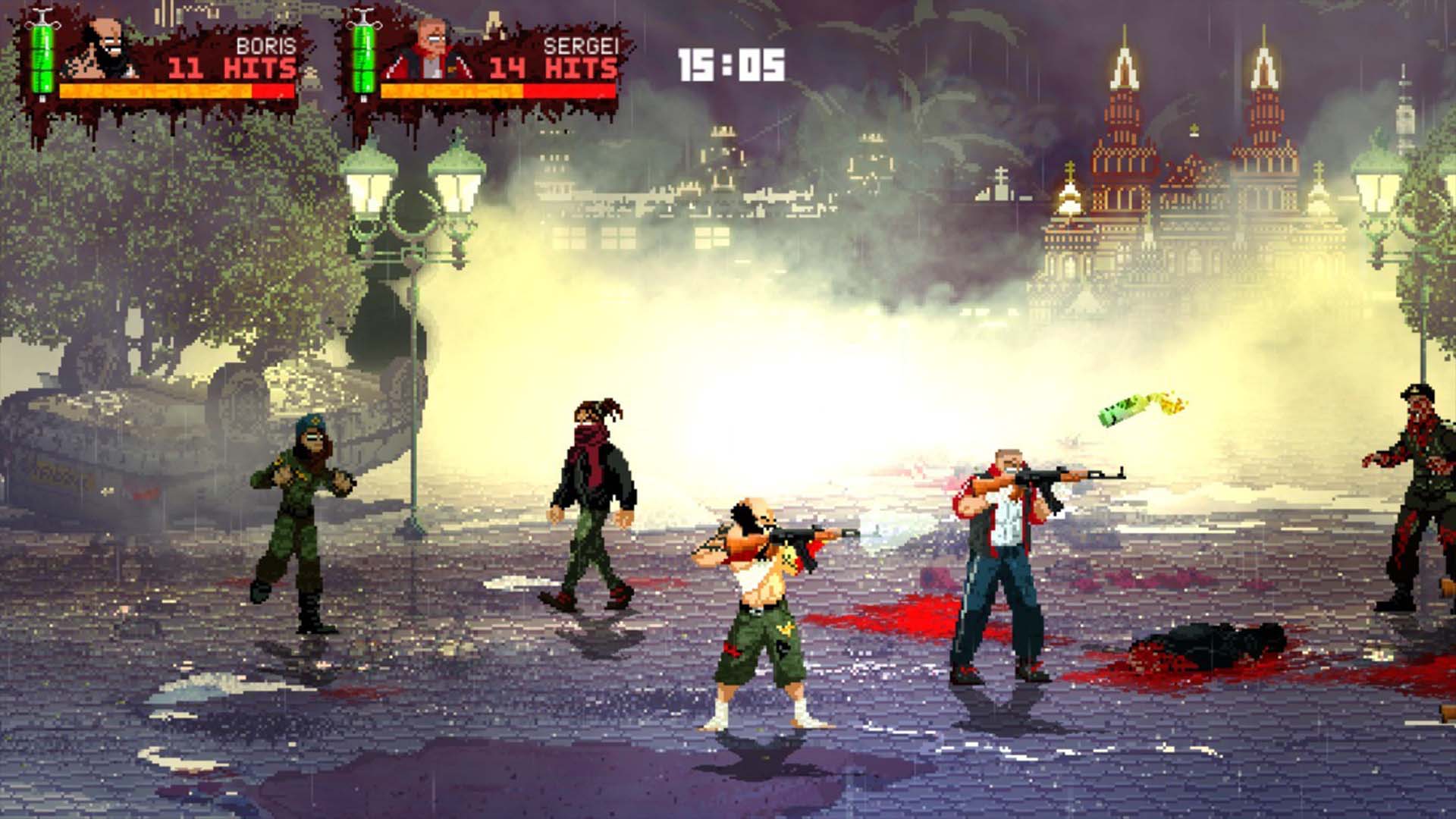Image resolution: width=1456 pixels, height=819 pixels.
Task: Click Sergei's green syringe meter icon
Action: 364,57
